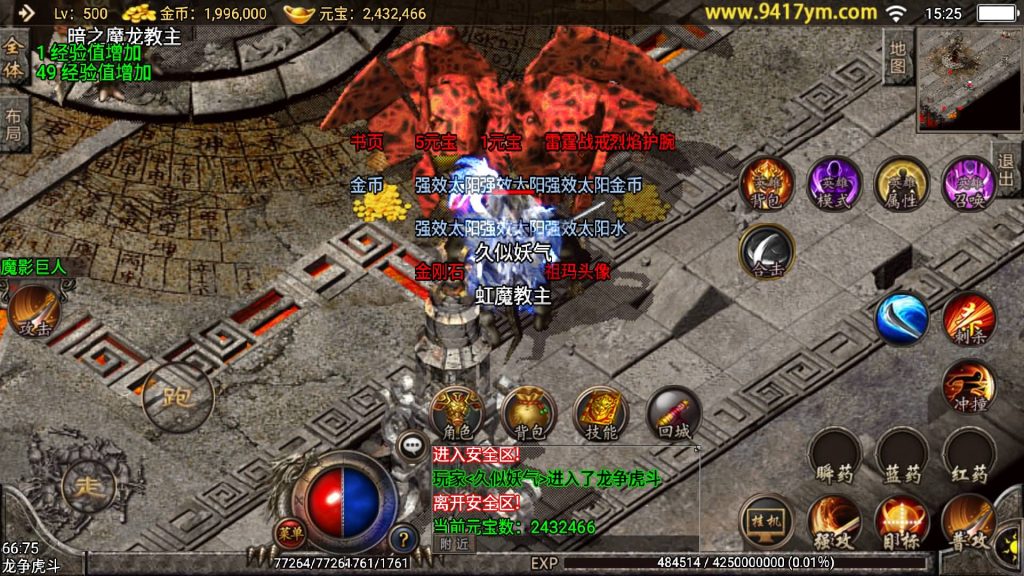Toggle hero mode (英雄模式)

coord(834,183)
